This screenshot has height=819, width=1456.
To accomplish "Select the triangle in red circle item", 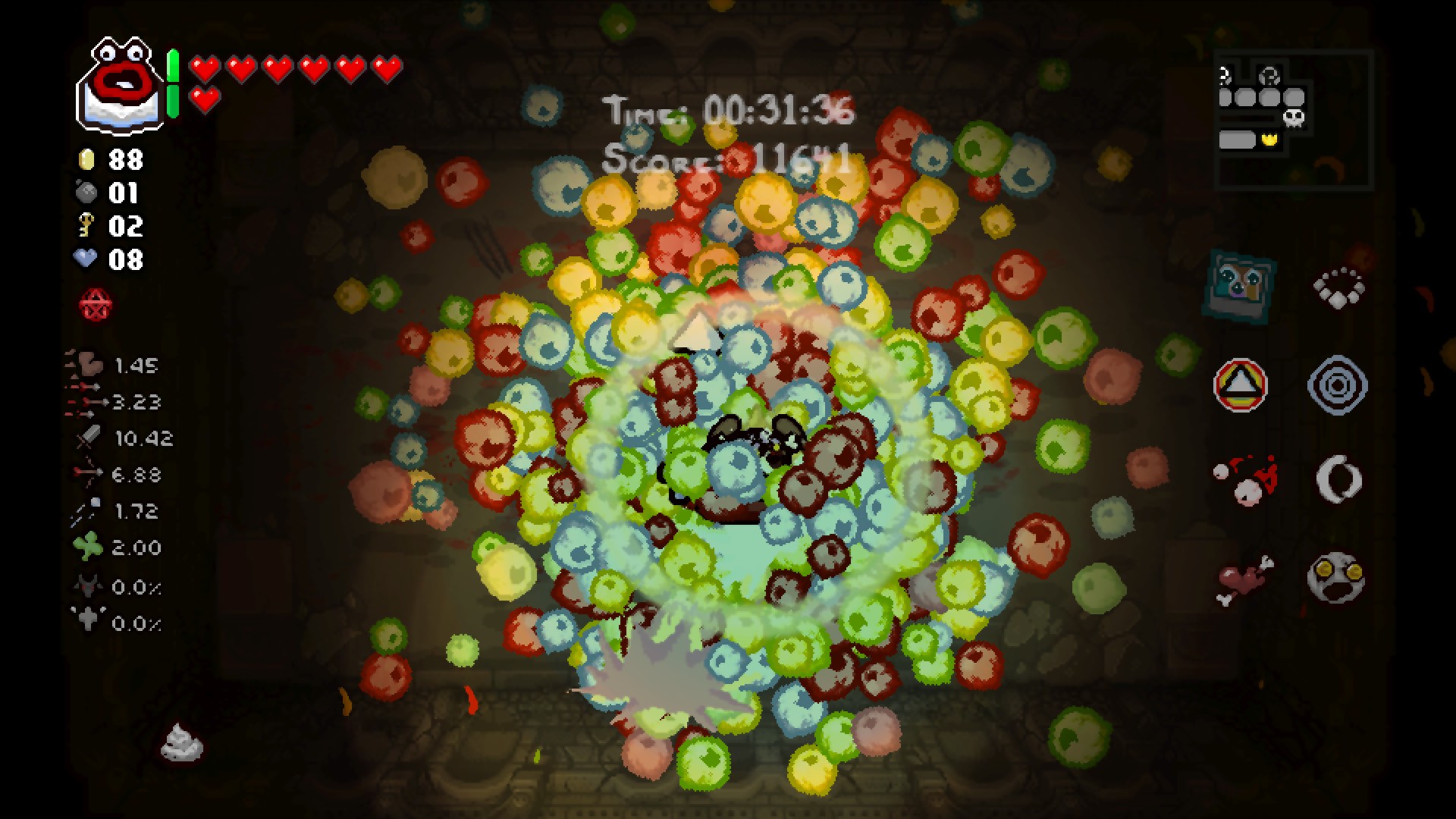I will click(1240, 385).
